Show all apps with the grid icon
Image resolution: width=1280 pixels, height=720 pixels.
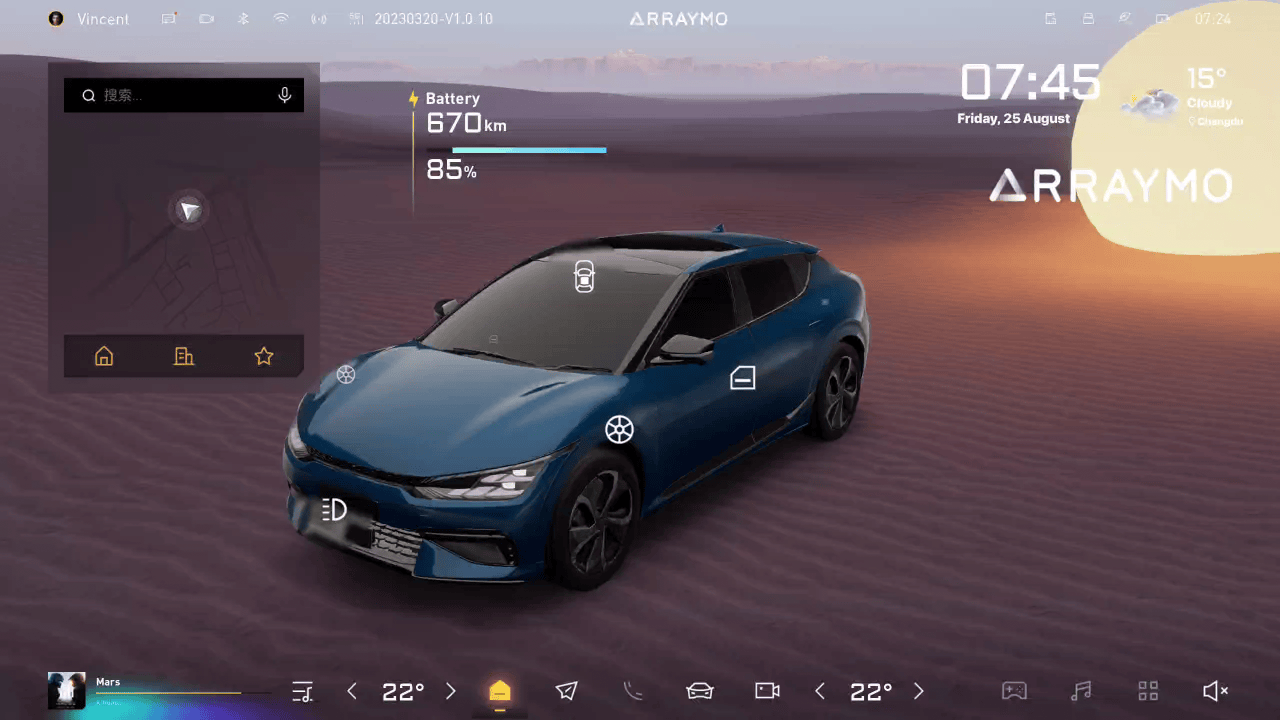[x=1148, y=691]
